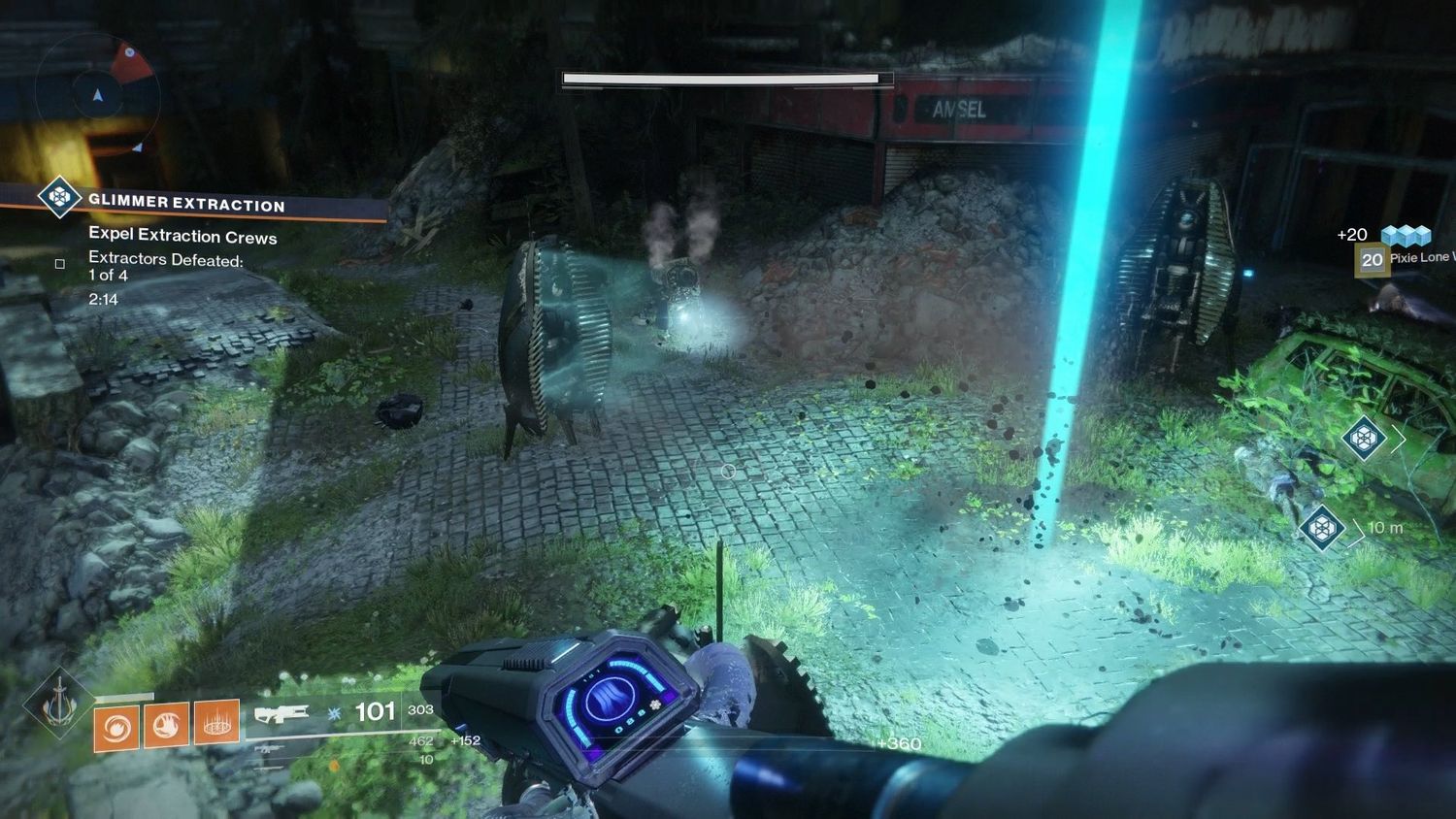Click the event waypoint marked 10 m
This screenshot has width=1456, height=819.
coord(1321,528)
